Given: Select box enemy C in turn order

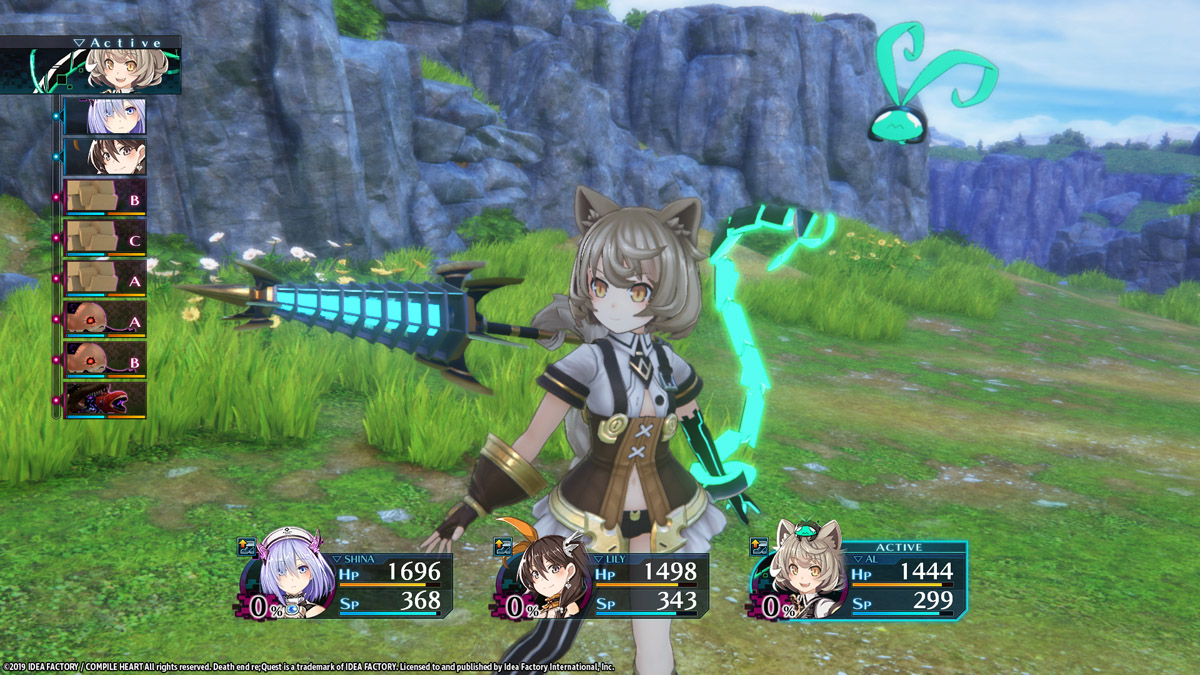Looking at the screenshot, I should [x=105, y=238].
